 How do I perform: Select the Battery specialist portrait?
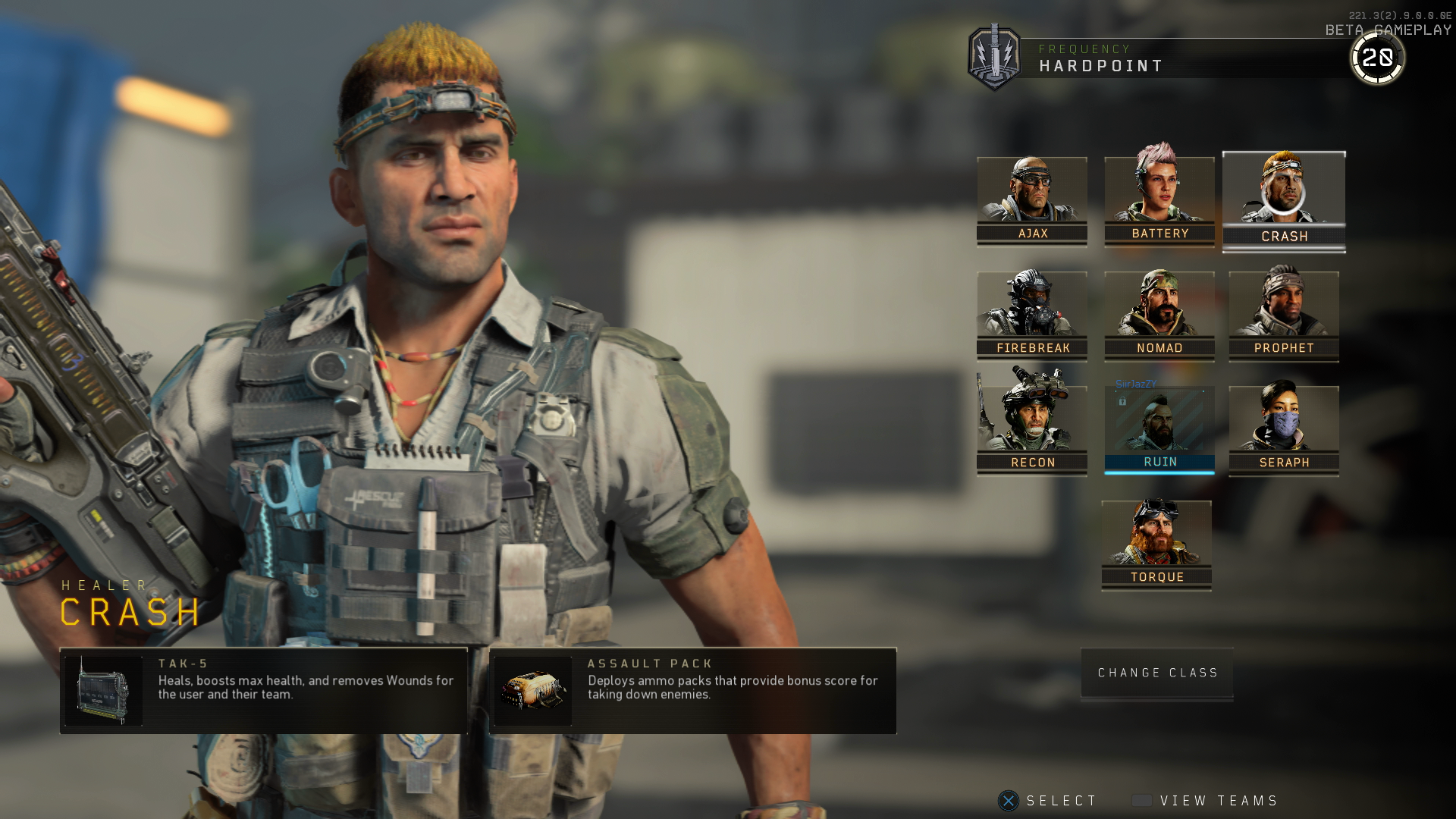(1158, 193)
